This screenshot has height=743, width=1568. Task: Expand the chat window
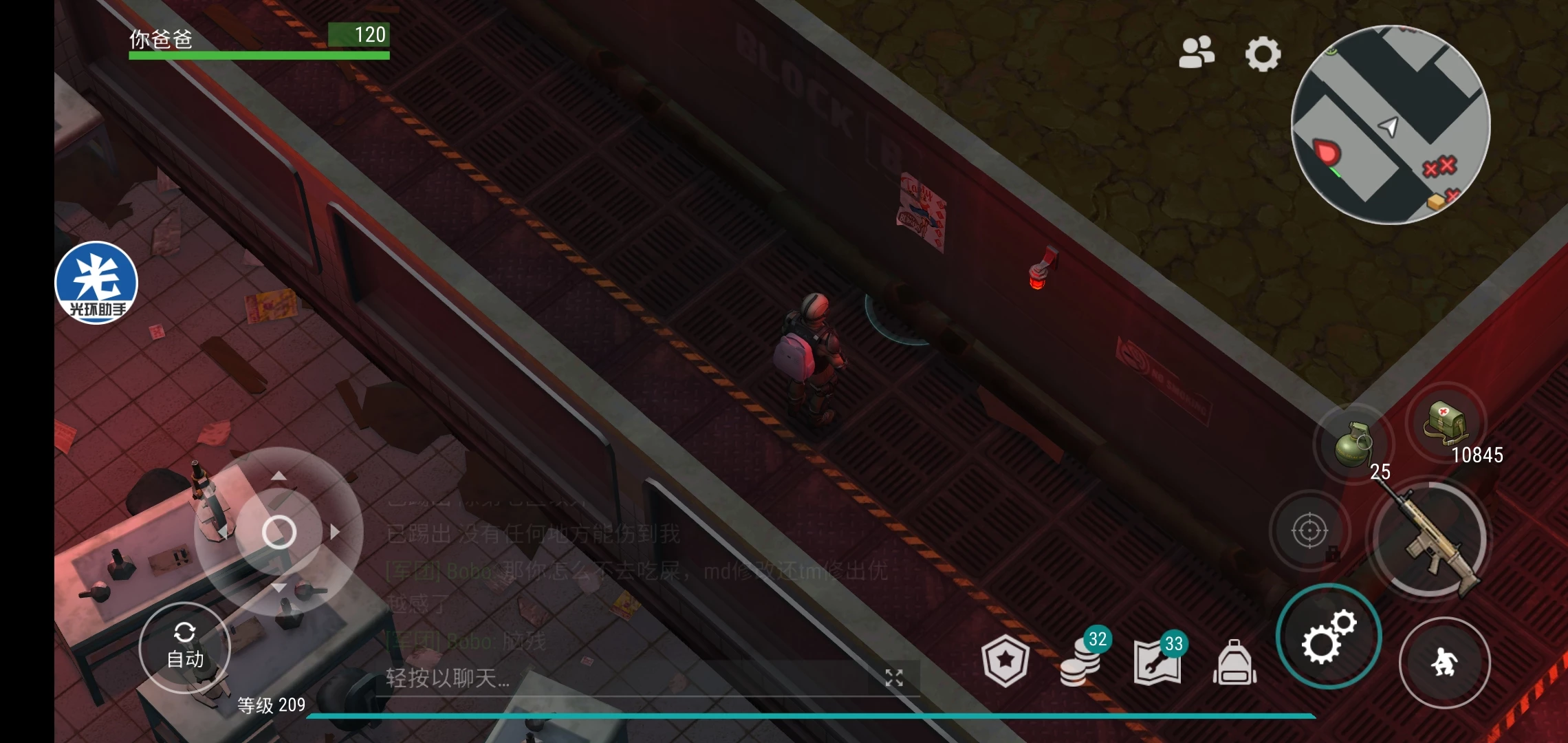(x=893, y=678)
